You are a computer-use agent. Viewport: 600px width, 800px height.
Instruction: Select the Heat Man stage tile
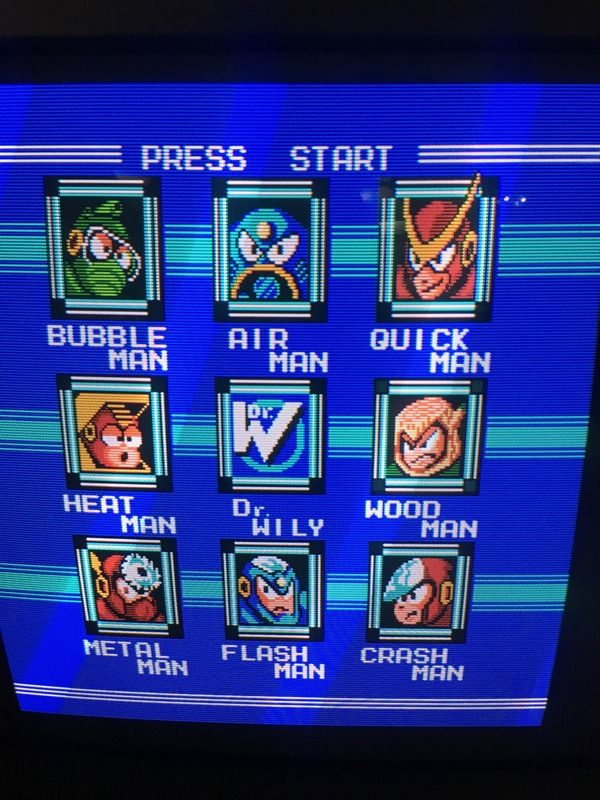pyautogui.click(x=113, y=434)
